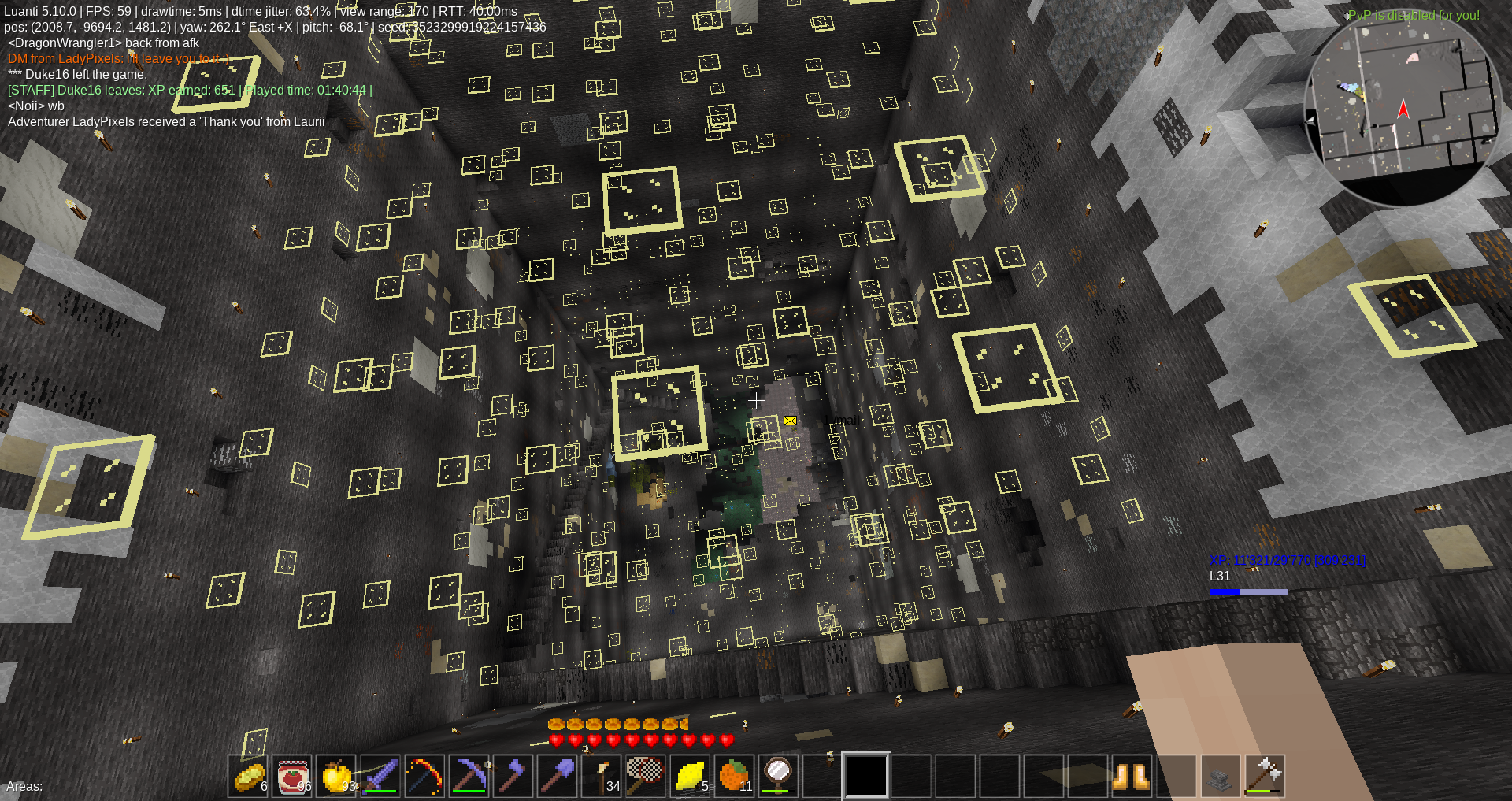This screenshot has height=801, width=1512.
Task: Equip the bug net
Action: 646,776
